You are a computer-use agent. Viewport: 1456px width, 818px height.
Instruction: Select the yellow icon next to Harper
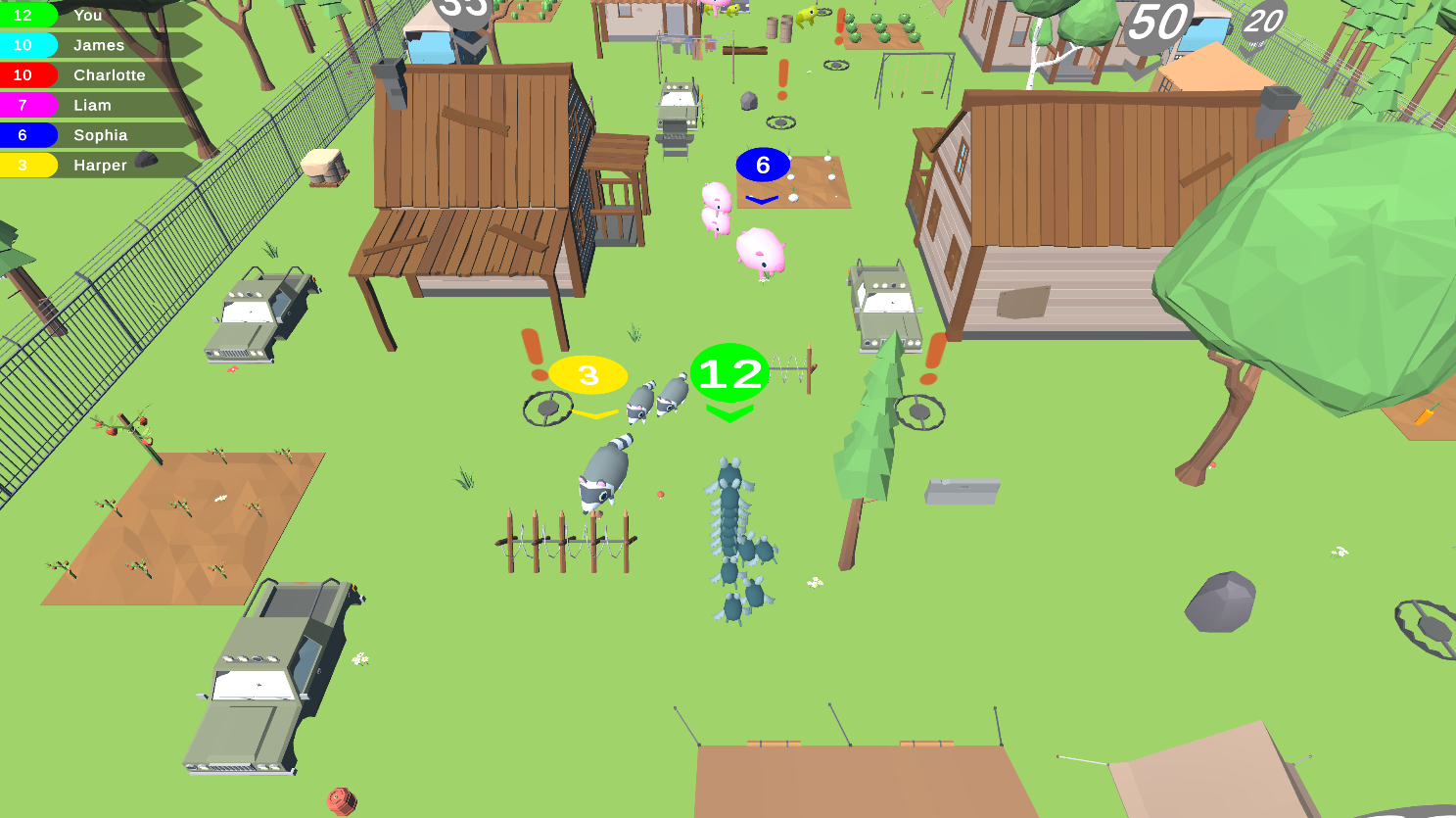tap(23, 165)
